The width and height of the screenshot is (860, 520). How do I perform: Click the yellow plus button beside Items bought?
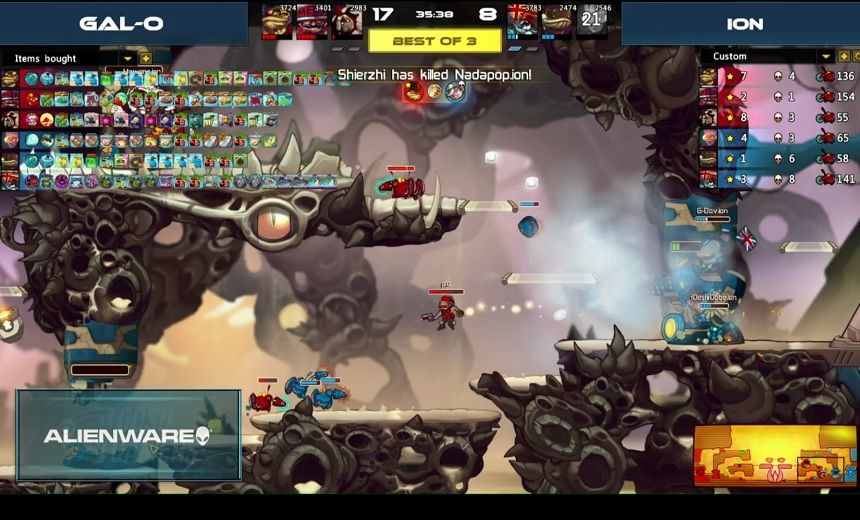coord(145,59)
